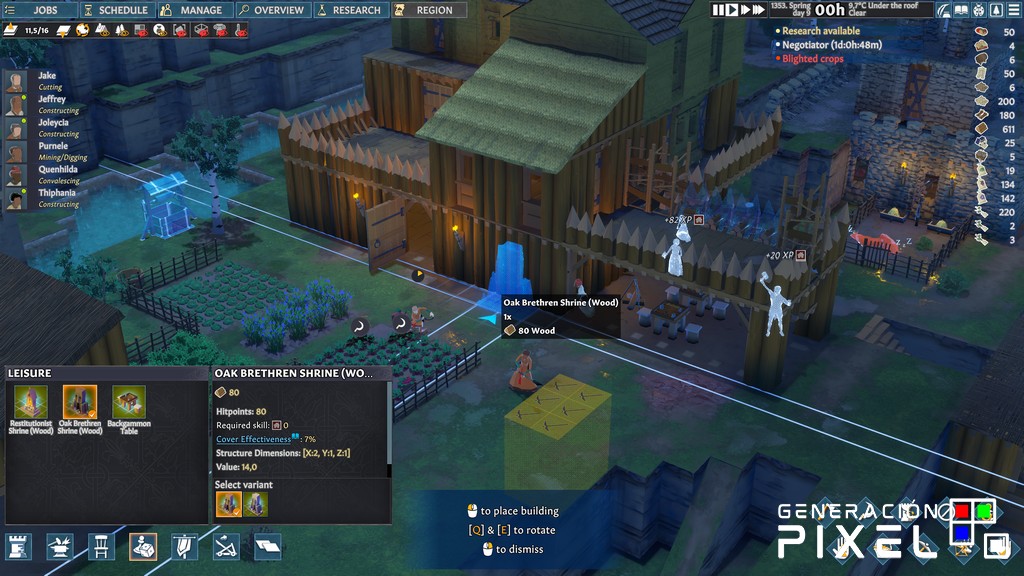Screen dimensions: 1024x576
Task: Select the second shrine variant
Action: tap(256, 504)
